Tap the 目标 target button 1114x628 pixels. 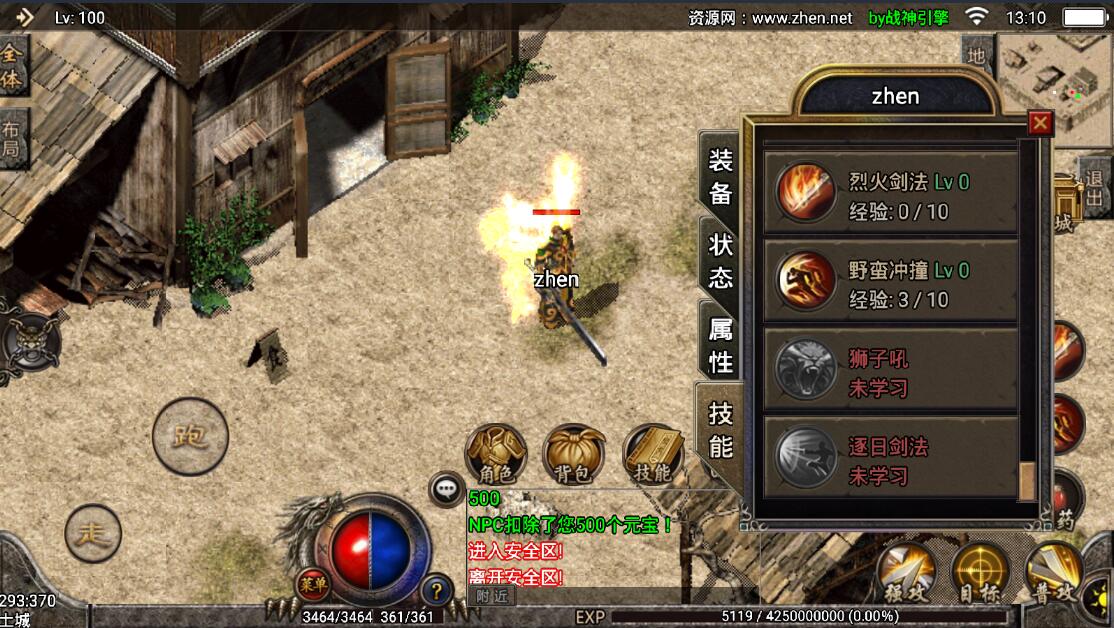[x=980, y=574]
